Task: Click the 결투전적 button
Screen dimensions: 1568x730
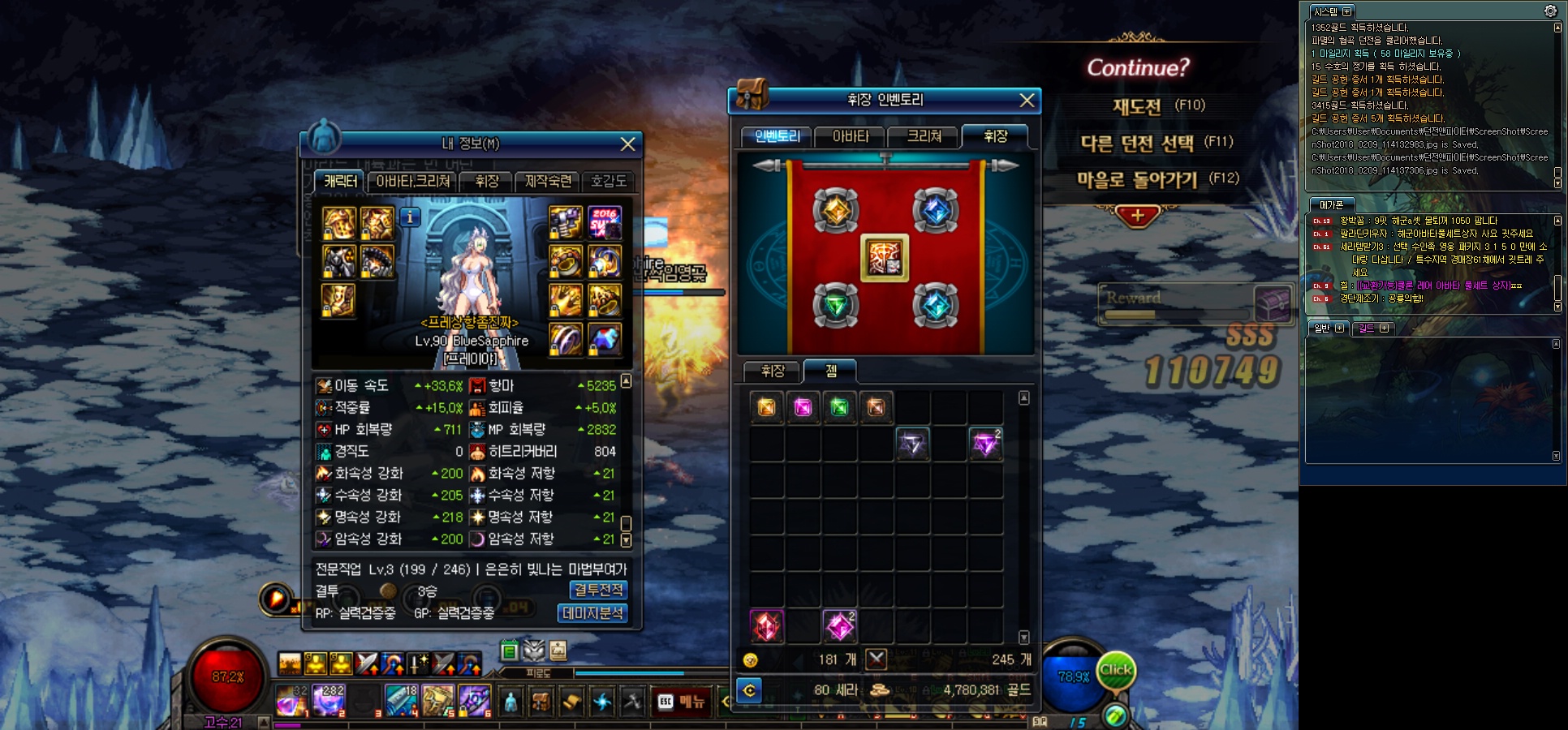Action: point(598,590)
